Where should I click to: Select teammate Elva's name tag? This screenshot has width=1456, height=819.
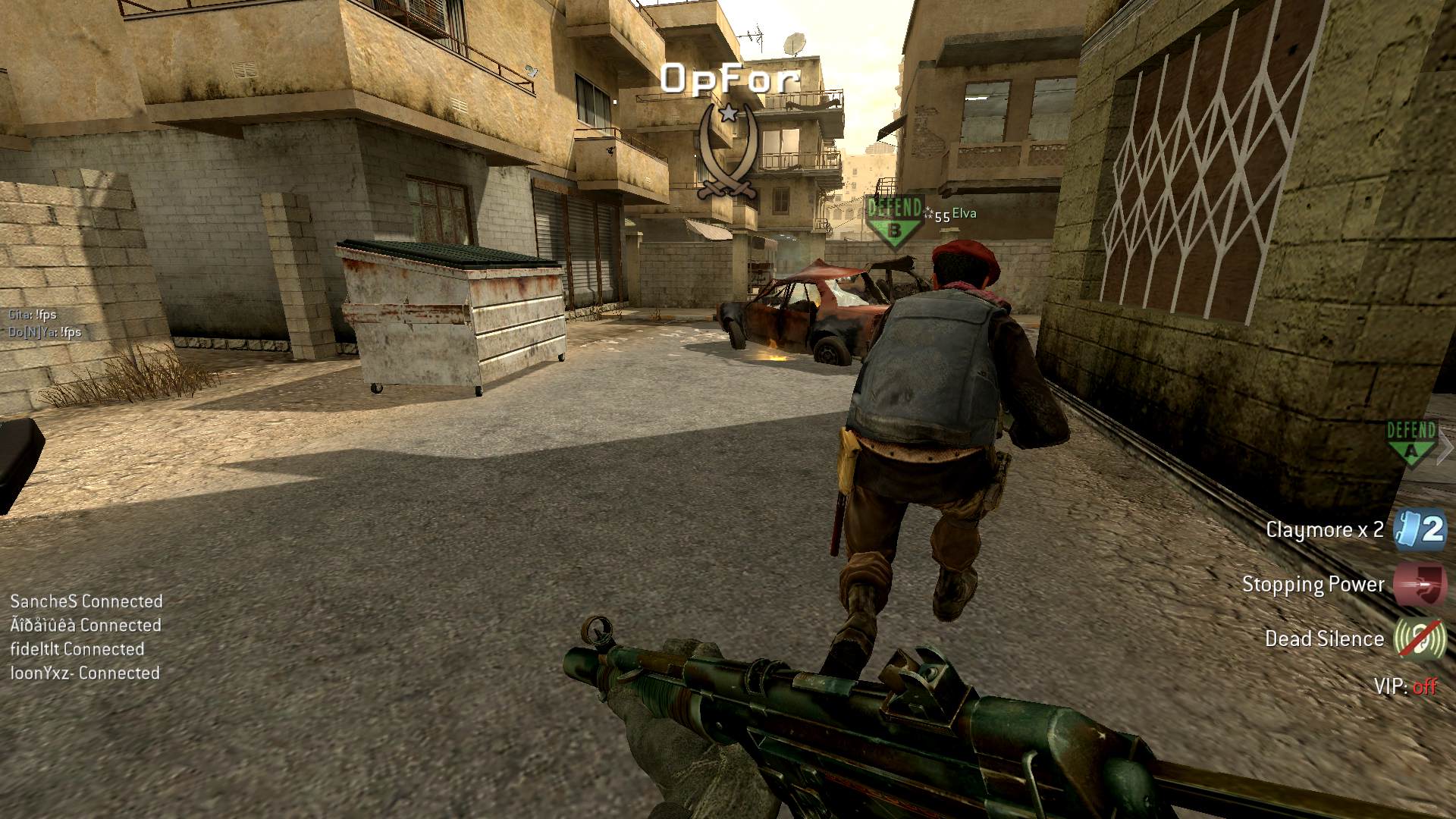point(964,214)
